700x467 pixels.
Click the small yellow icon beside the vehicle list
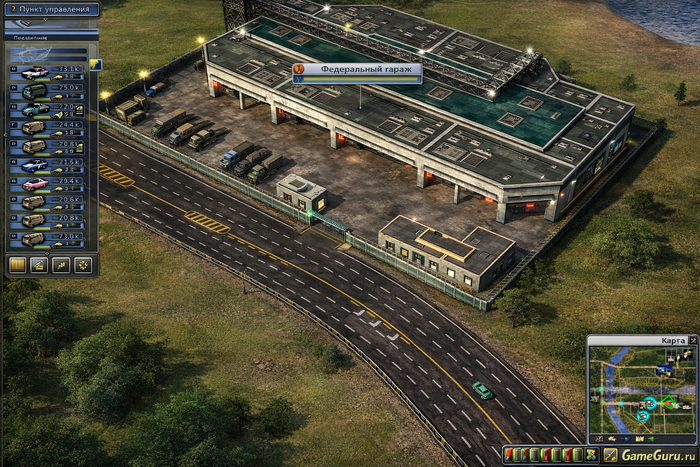pos(96,65)
